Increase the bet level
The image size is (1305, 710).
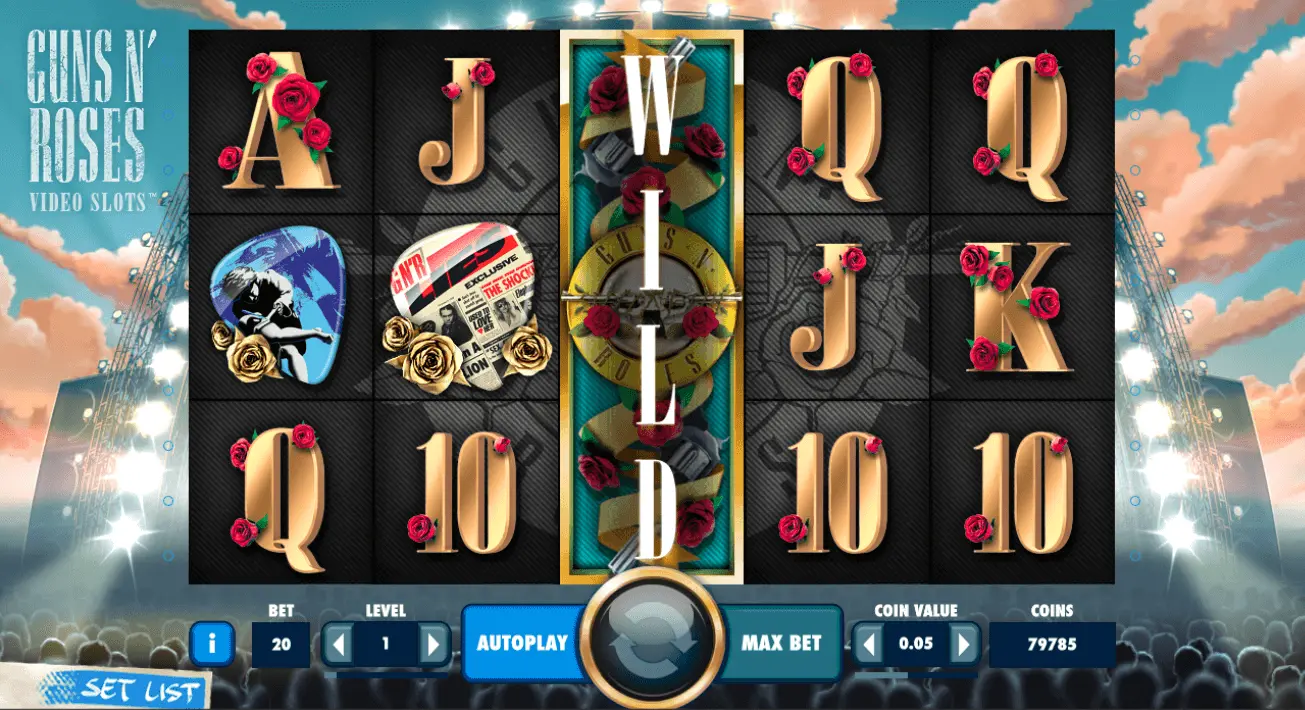(433, 644)
